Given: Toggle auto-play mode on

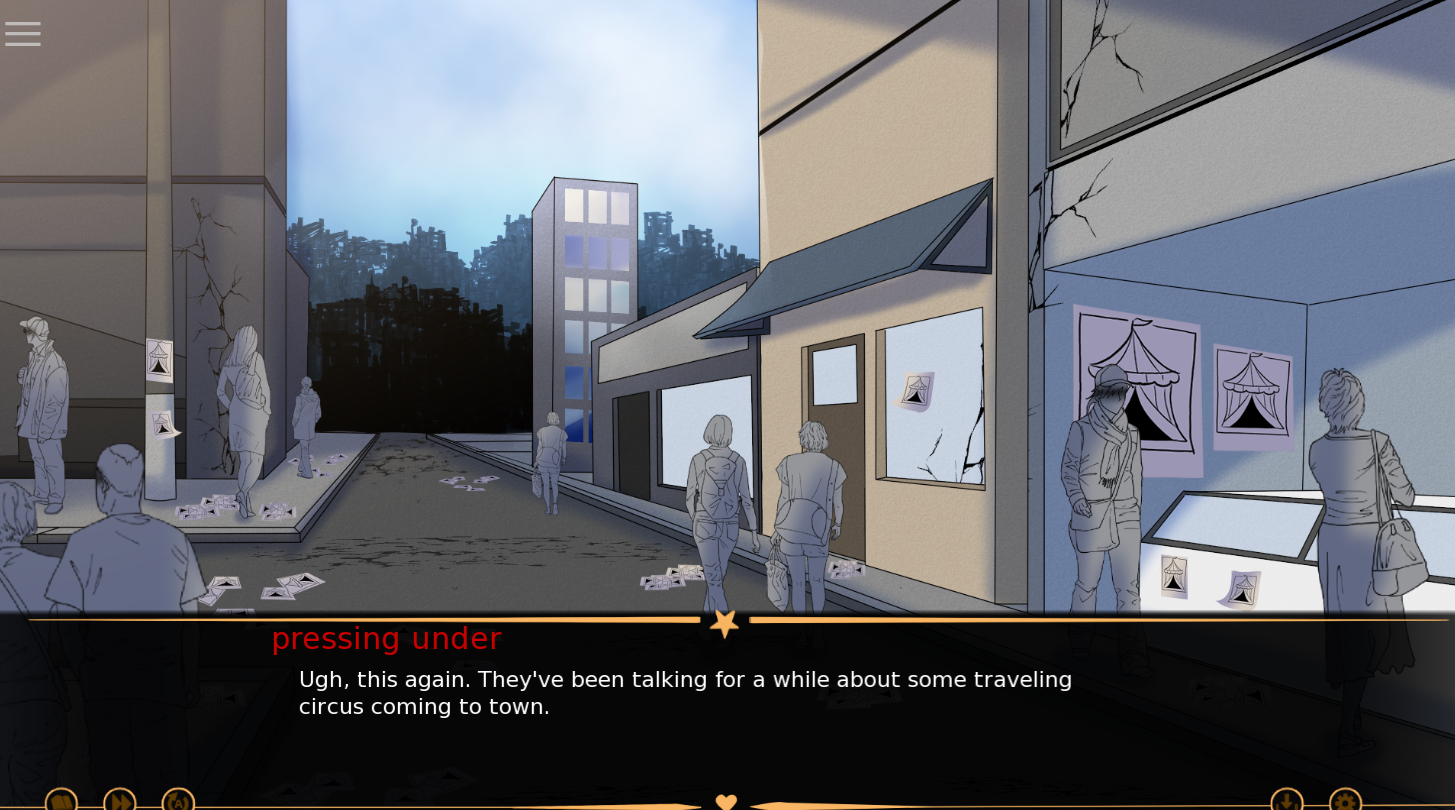Looking at the screenshot, I should [178, 800].
